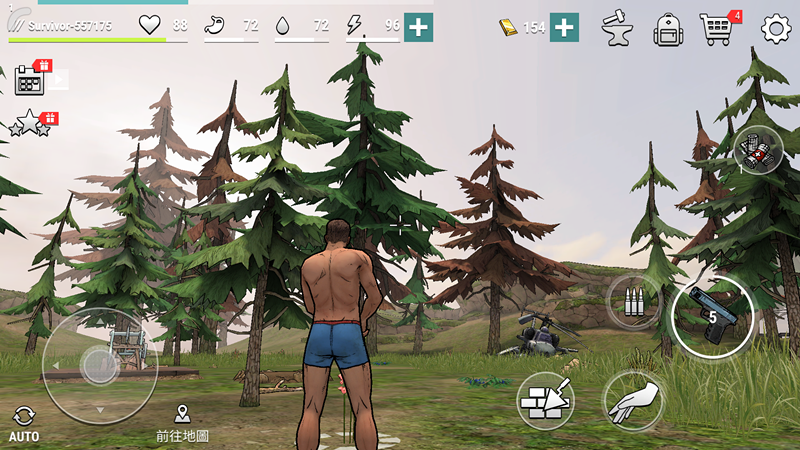Image resolution: width=800 pixels, height=450 pixels.
Task: Tap the virtual movement joystick
Action: coord(100,365)
